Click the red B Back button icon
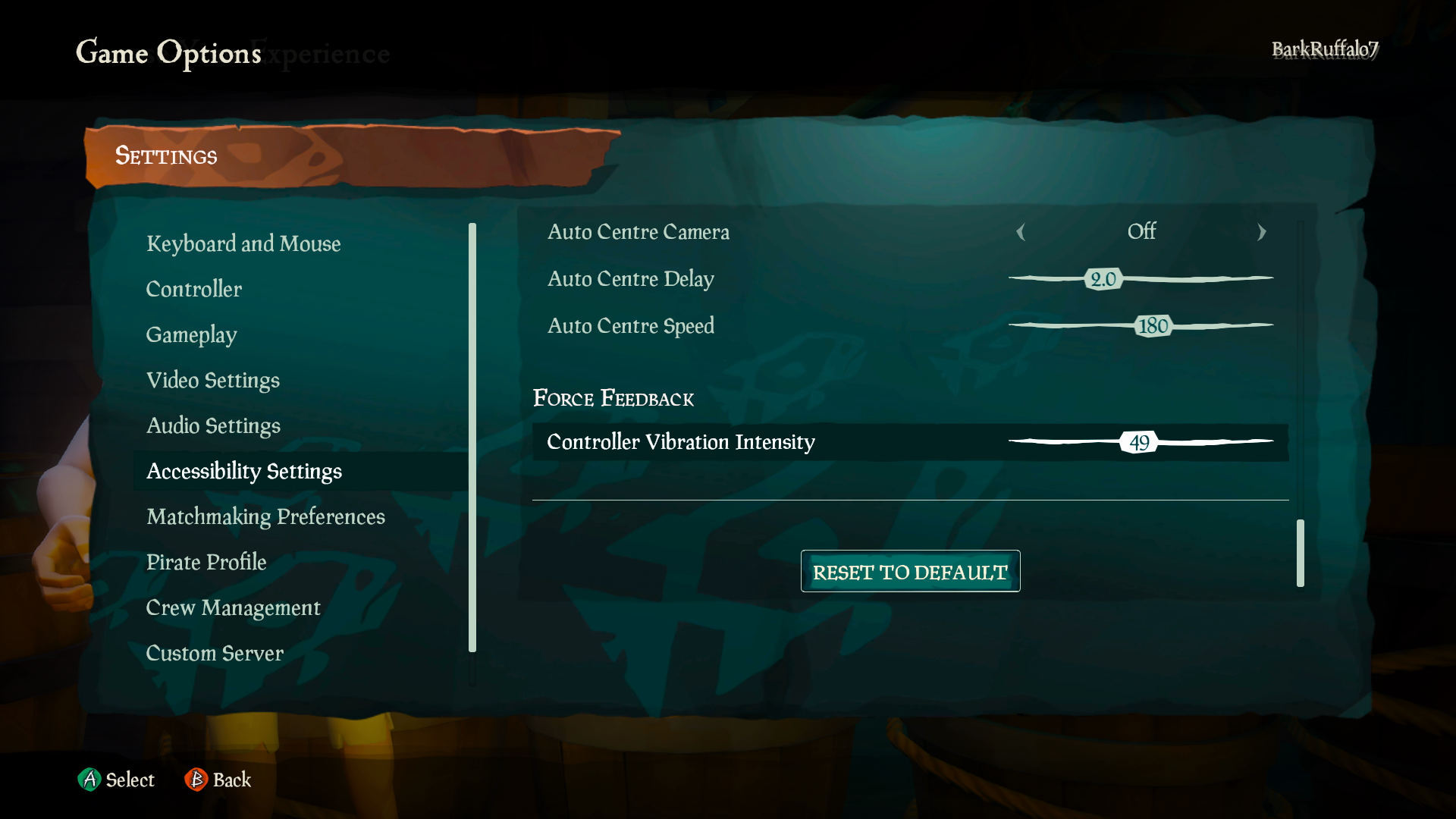 [x=195, y=780]
